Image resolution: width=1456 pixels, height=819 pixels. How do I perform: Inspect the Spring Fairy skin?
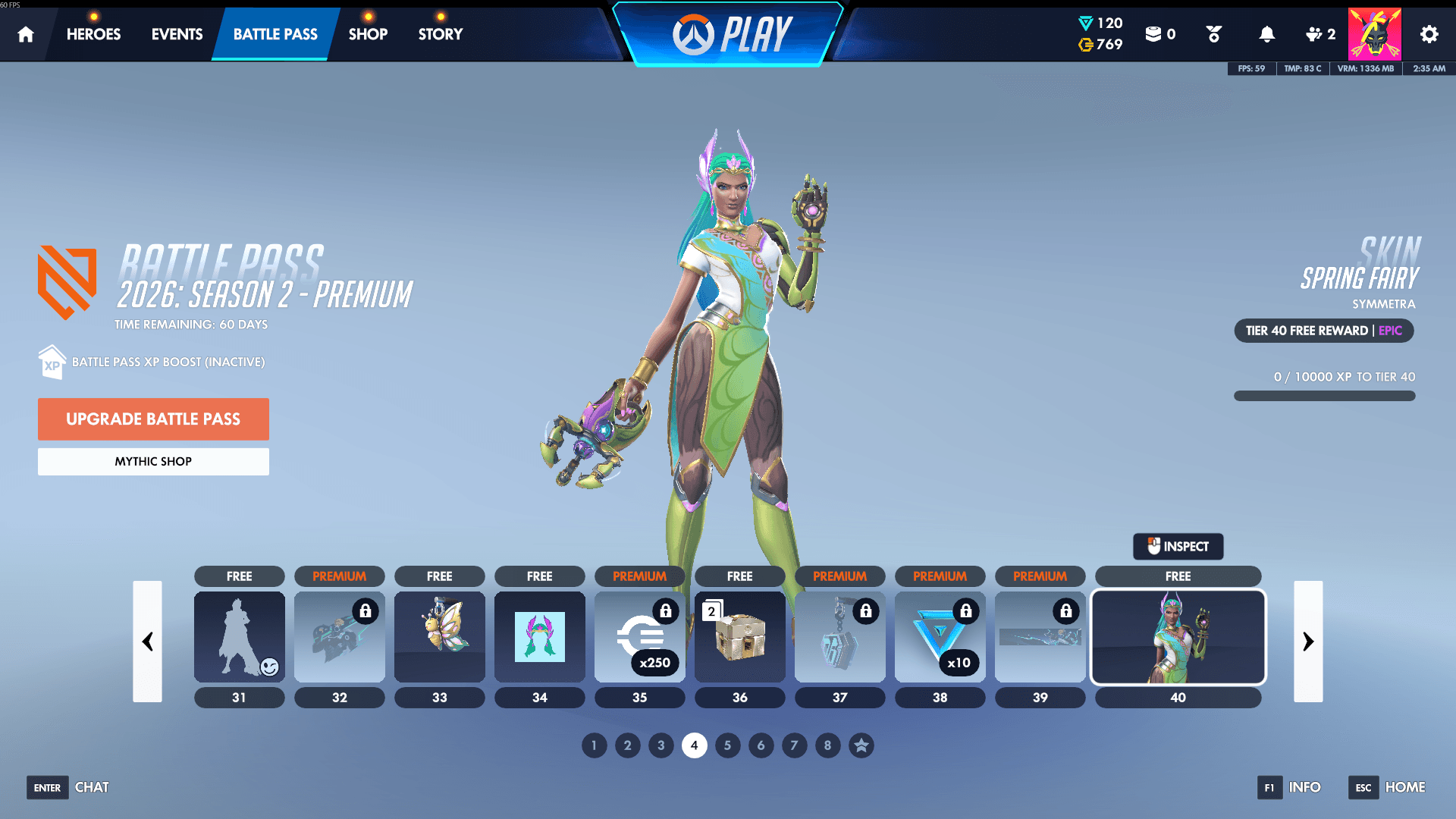coord(1178,546)
